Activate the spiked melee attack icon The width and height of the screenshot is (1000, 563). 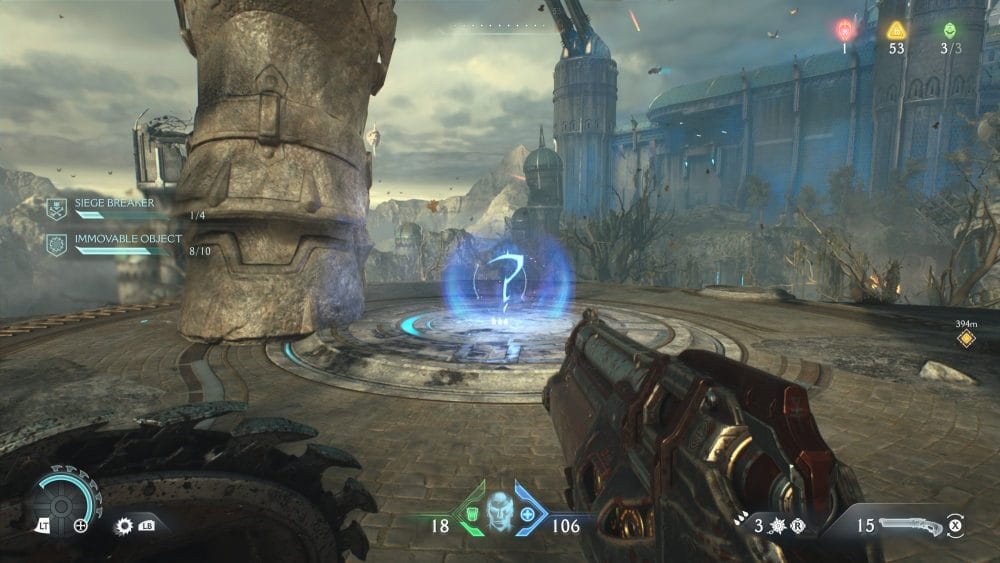[125, 525]
